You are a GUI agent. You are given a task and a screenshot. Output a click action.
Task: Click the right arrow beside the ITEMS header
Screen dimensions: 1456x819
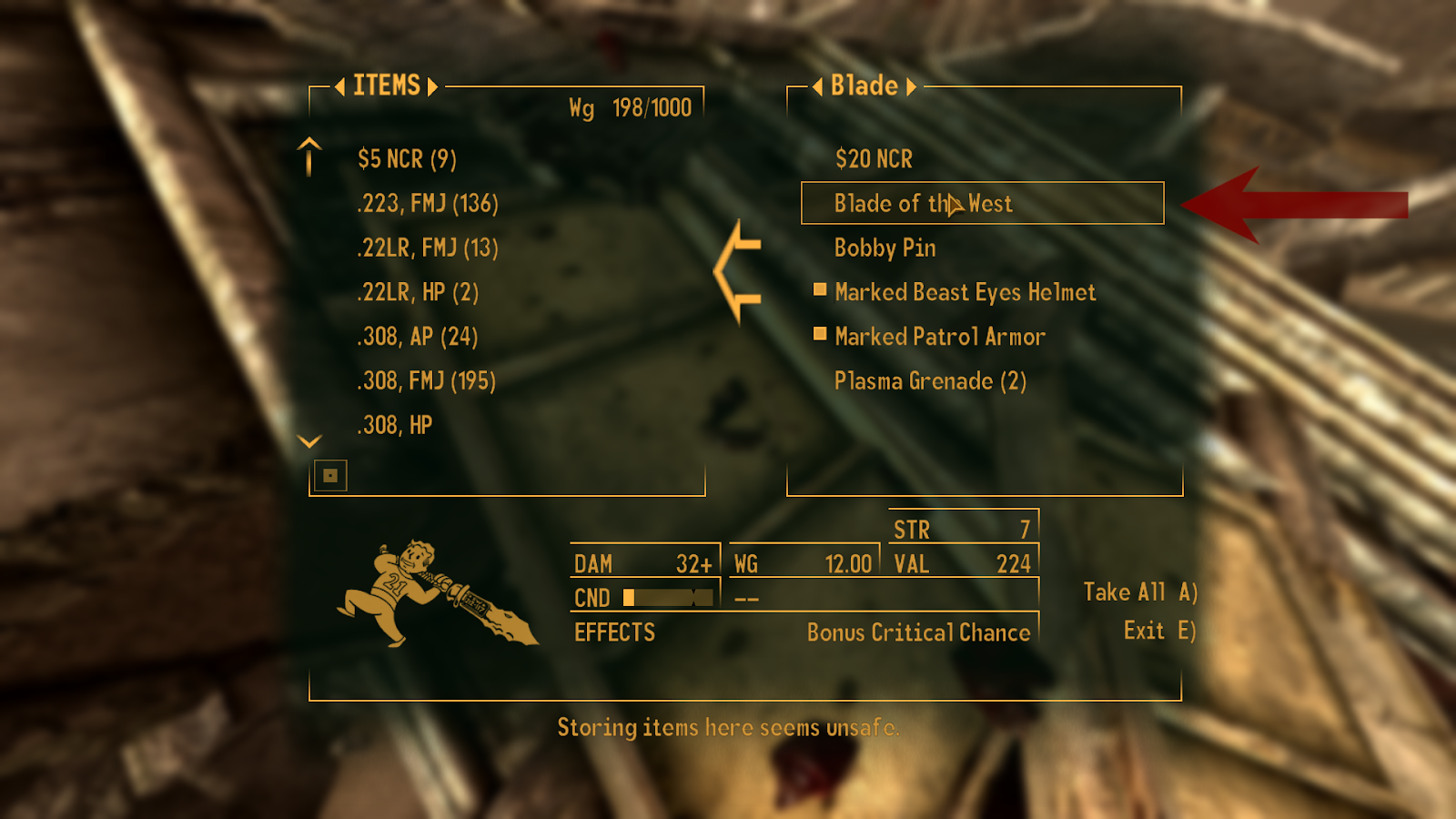point(434,86)
